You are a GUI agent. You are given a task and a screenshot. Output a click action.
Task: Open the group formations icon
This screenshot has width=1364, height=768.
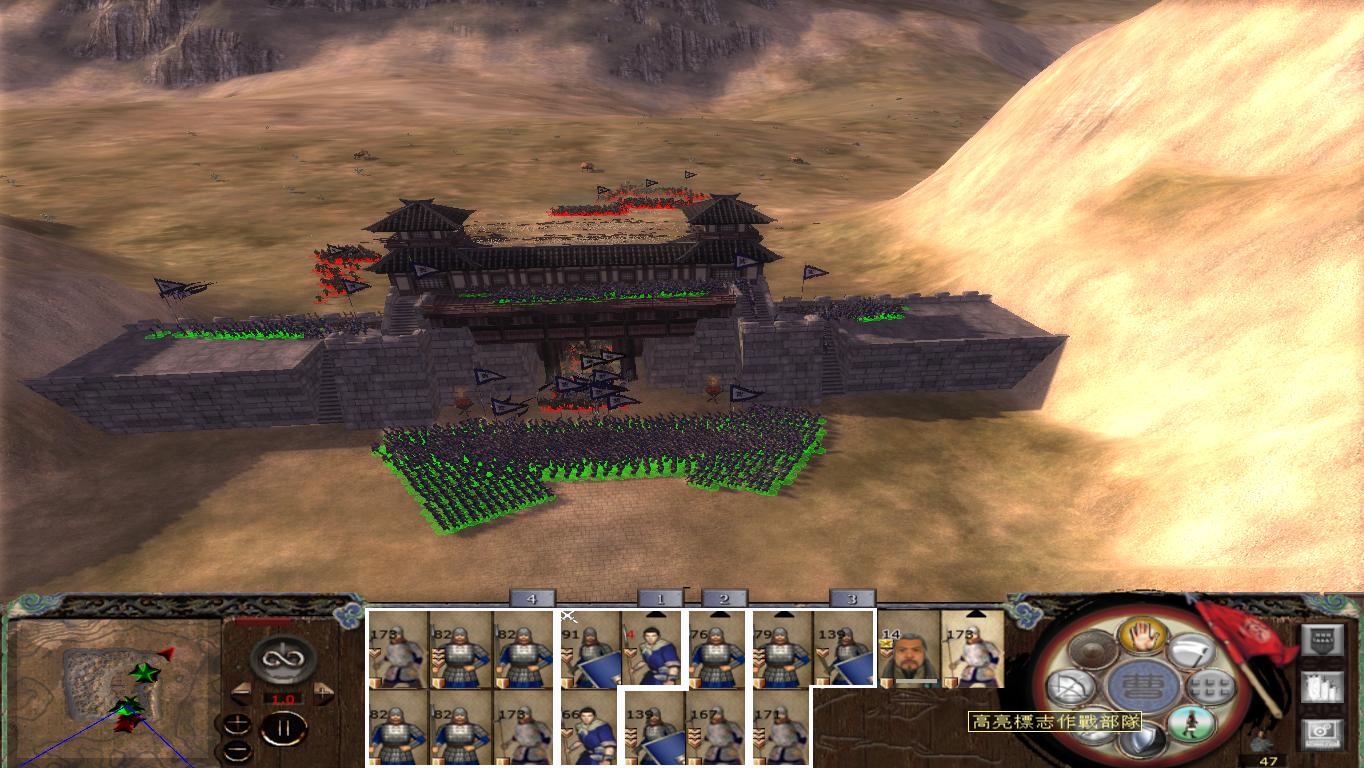1211,686
